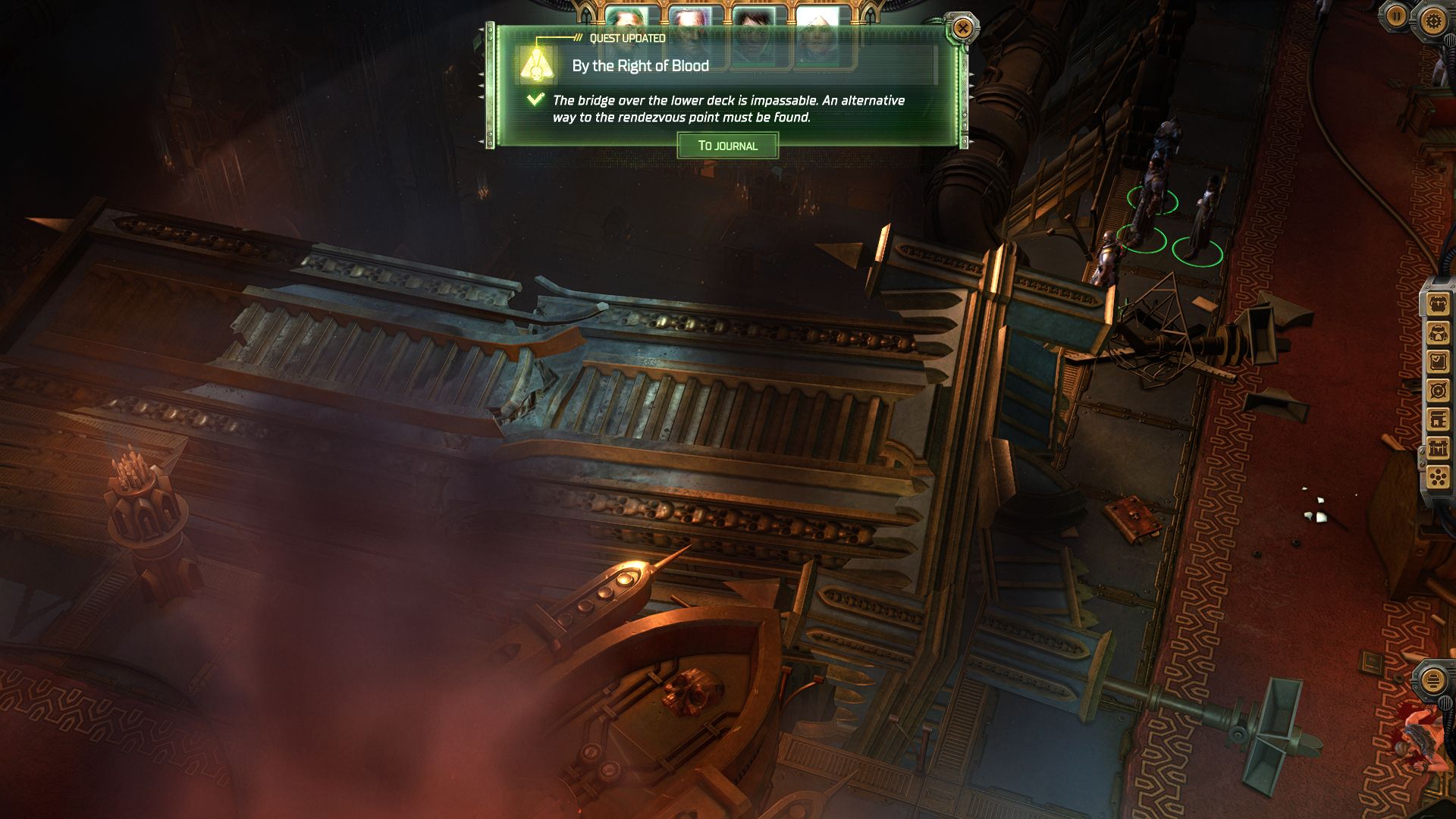Open the journal from the quest notification
The height and width of the screenshot is (819, 1456).
tap(727, 146)
